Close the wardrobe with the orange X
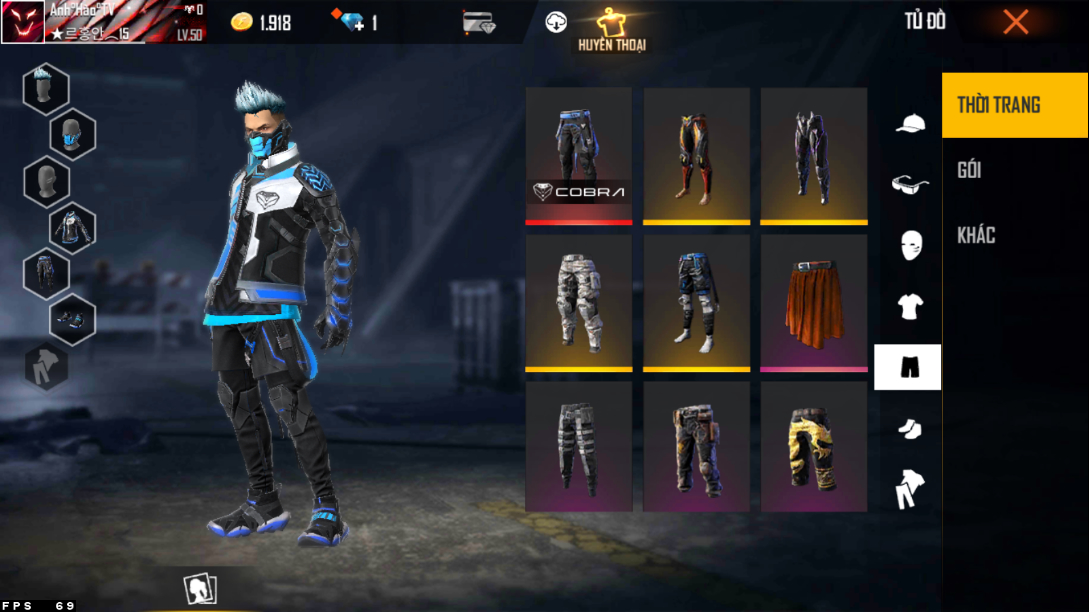Screen dimensions: 1089x612 pyautogui.click(x=1015, y=22)
